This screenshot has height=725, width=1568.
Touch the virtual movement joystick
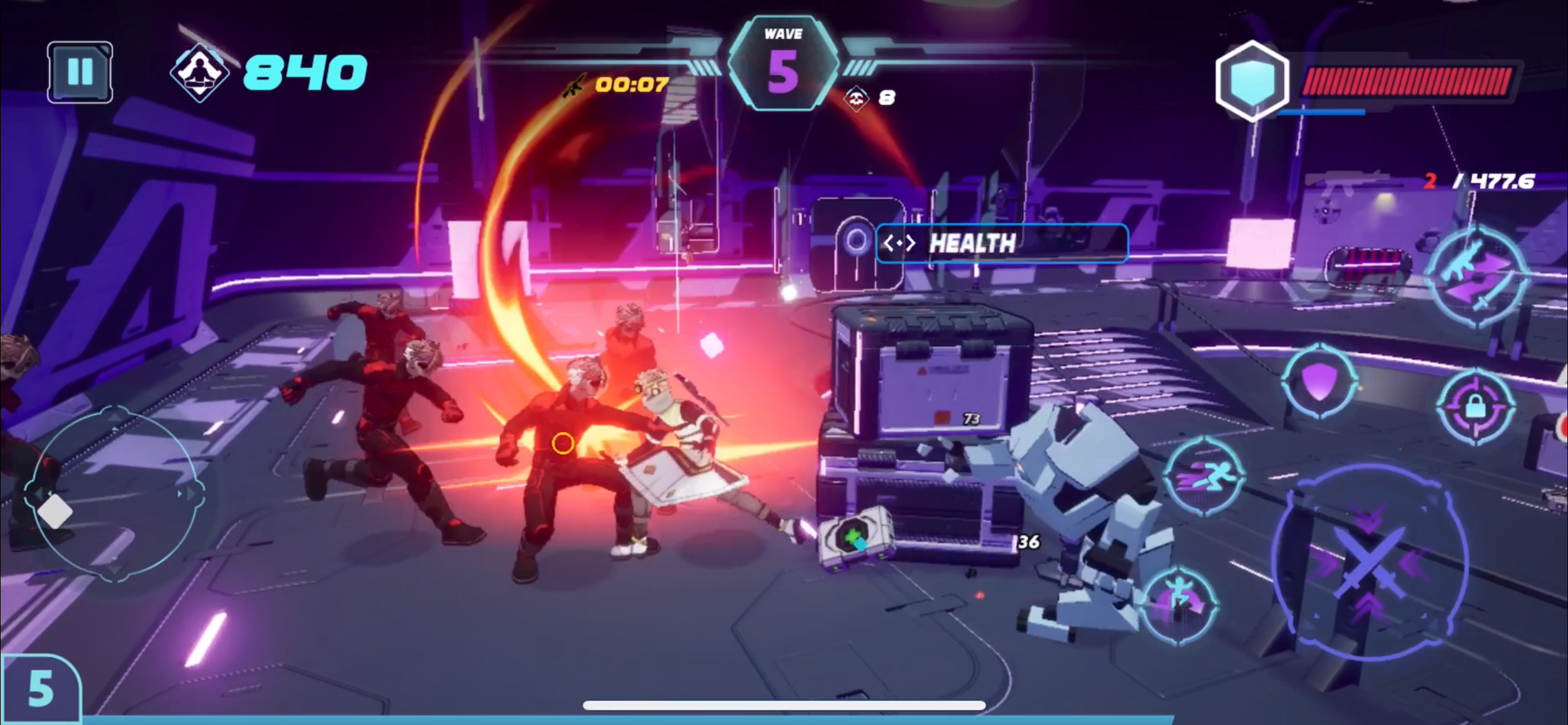click(x=115, y=494)
